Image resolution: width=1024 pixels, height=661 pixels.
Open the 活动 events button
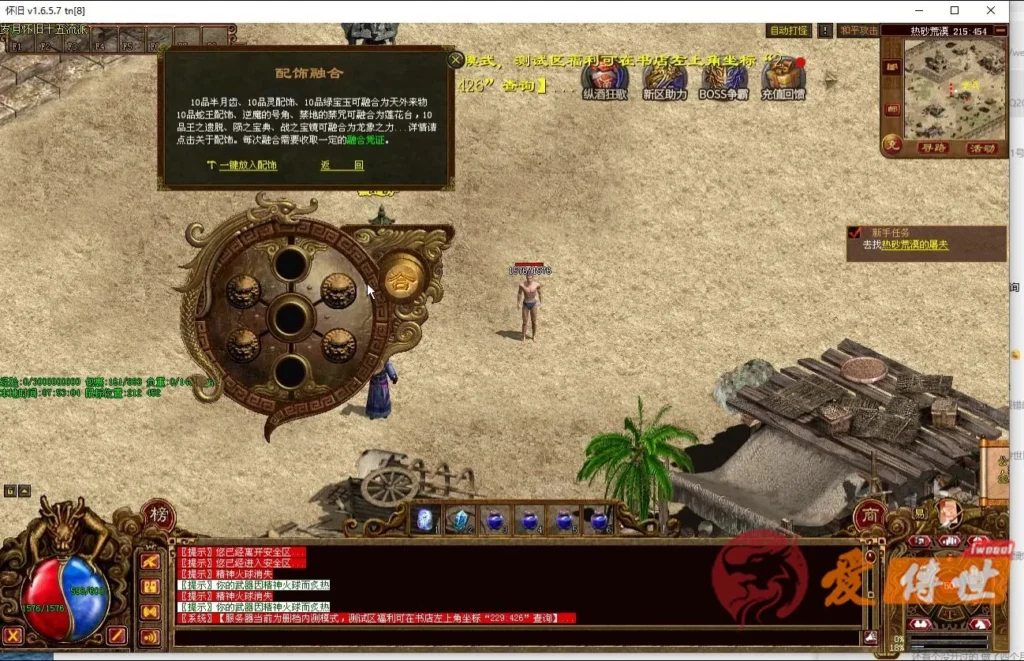pos(982,148)
